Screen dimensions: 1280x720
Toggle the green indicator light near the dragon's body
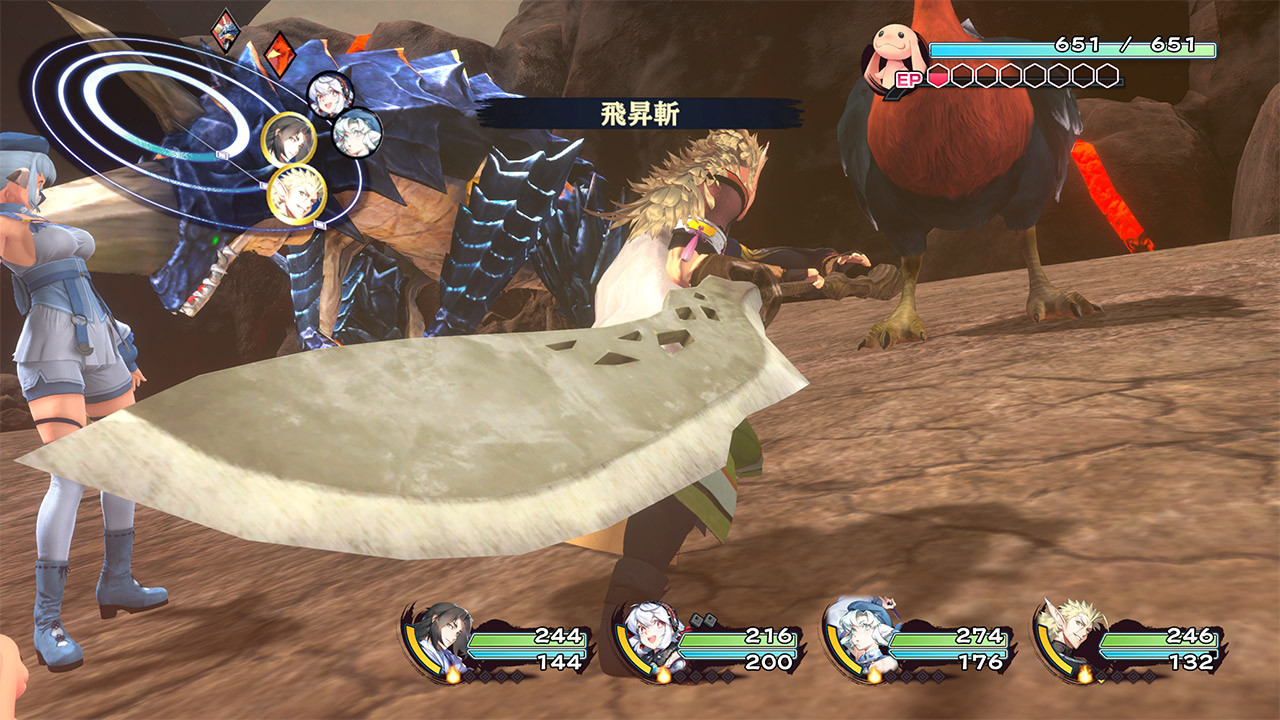pyautogui.click(x=213, y=240)
